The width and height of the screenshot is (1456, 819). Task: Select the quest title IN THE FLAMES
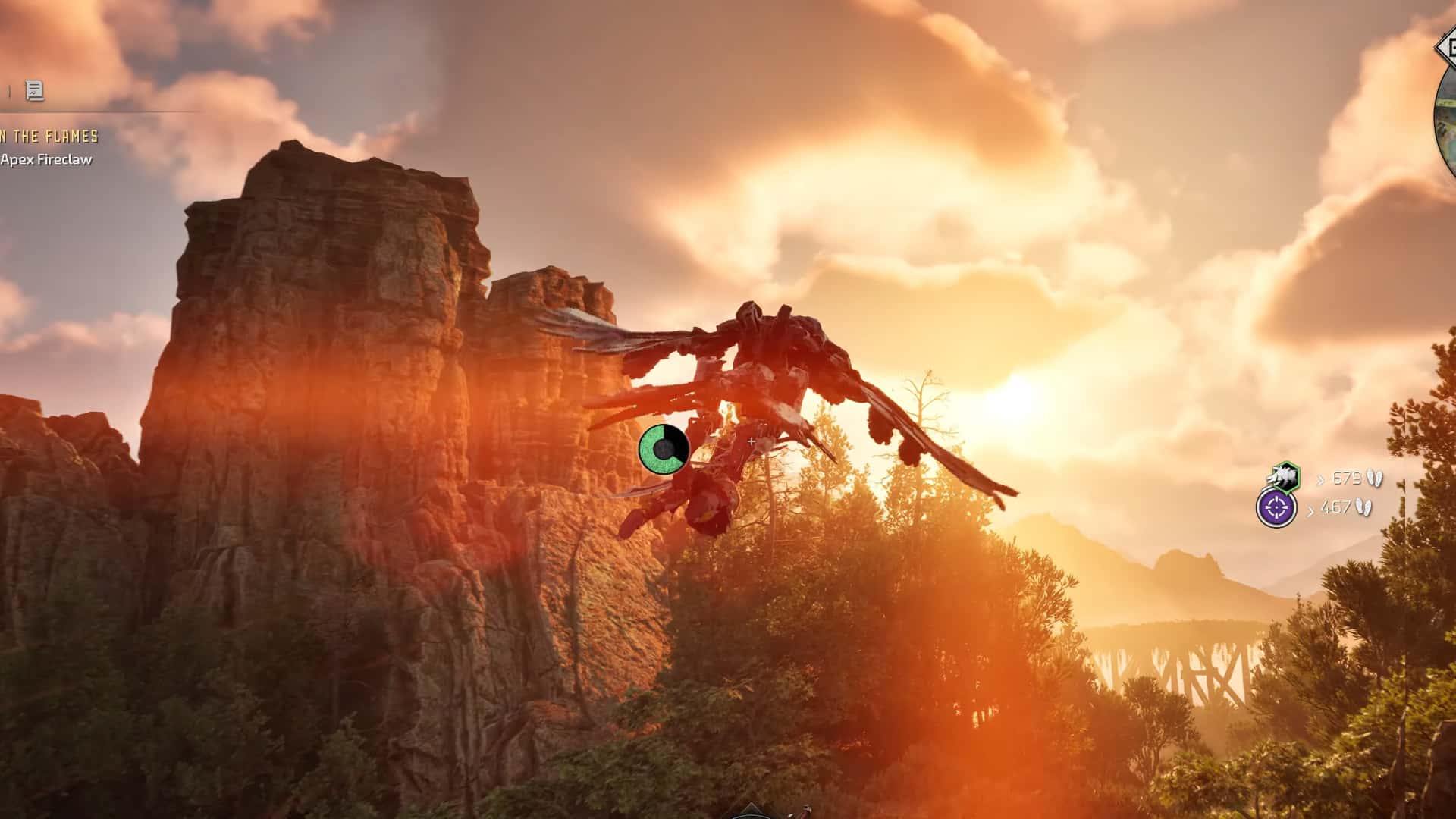[48, 136]
